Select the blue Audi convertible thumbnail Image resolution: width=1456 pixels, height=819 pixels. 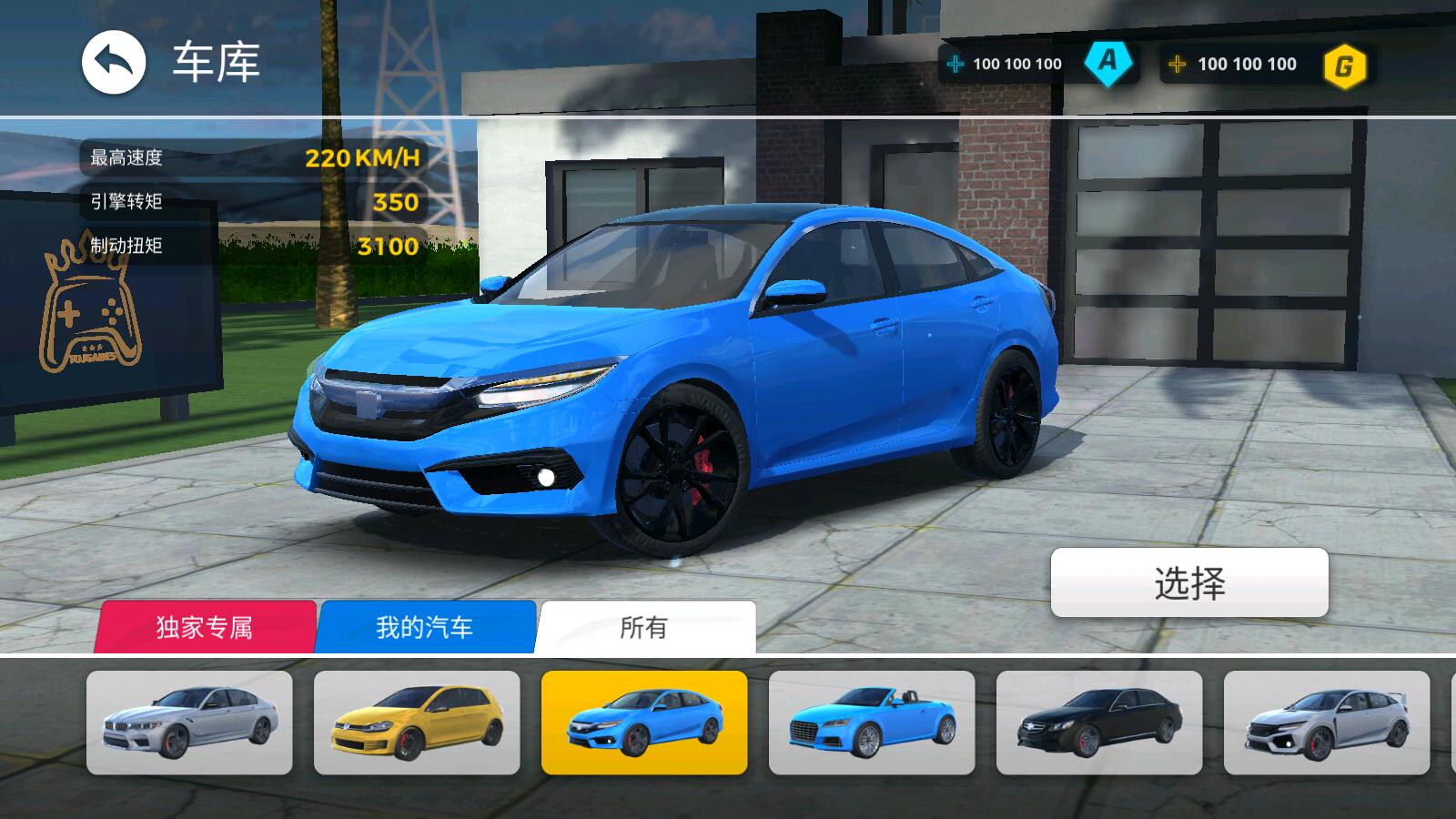coord(872,723)
